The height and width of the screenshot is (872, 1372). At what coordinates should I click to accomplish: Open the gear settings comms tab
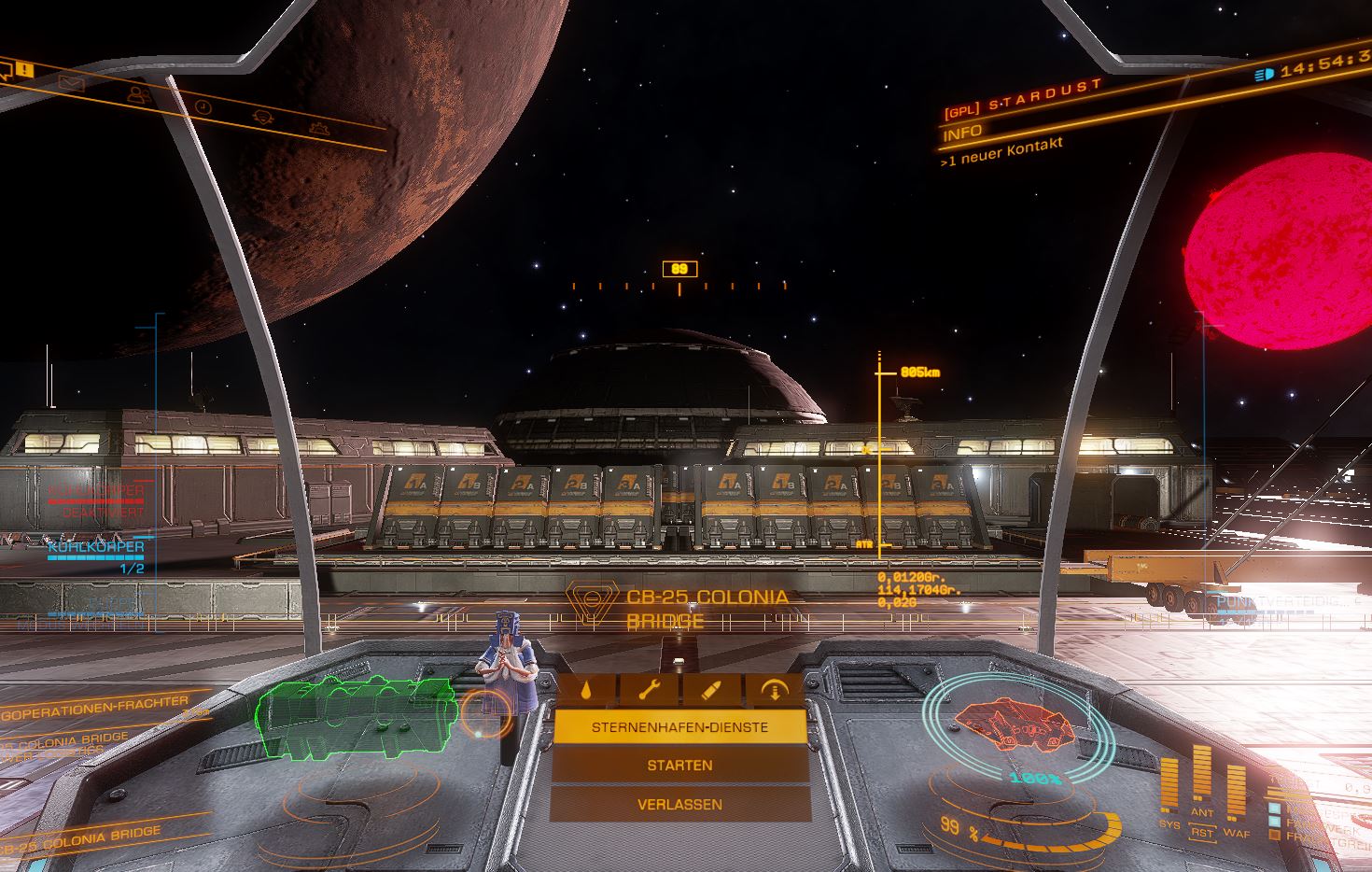320,128
